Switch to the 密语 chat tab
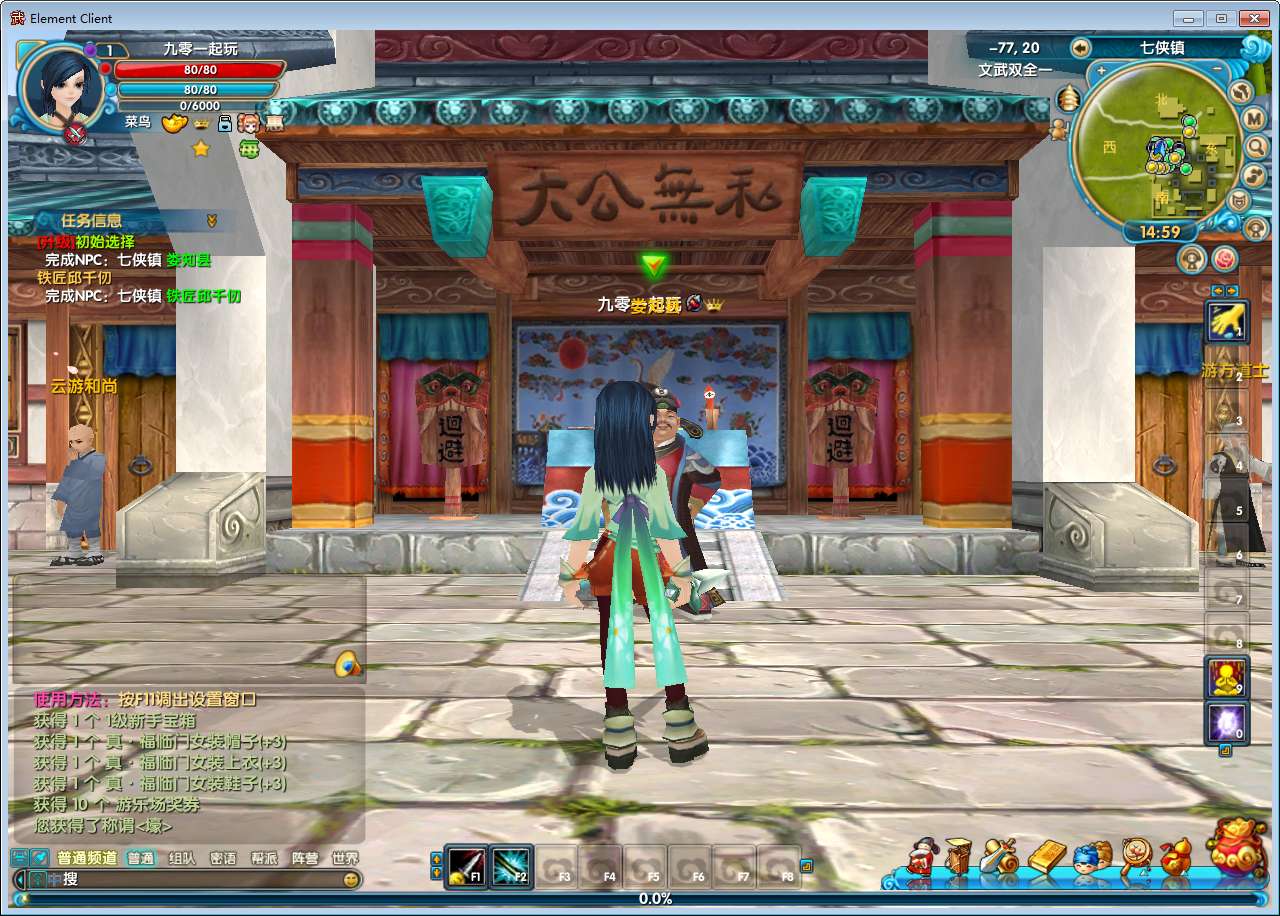 (225, 858)
